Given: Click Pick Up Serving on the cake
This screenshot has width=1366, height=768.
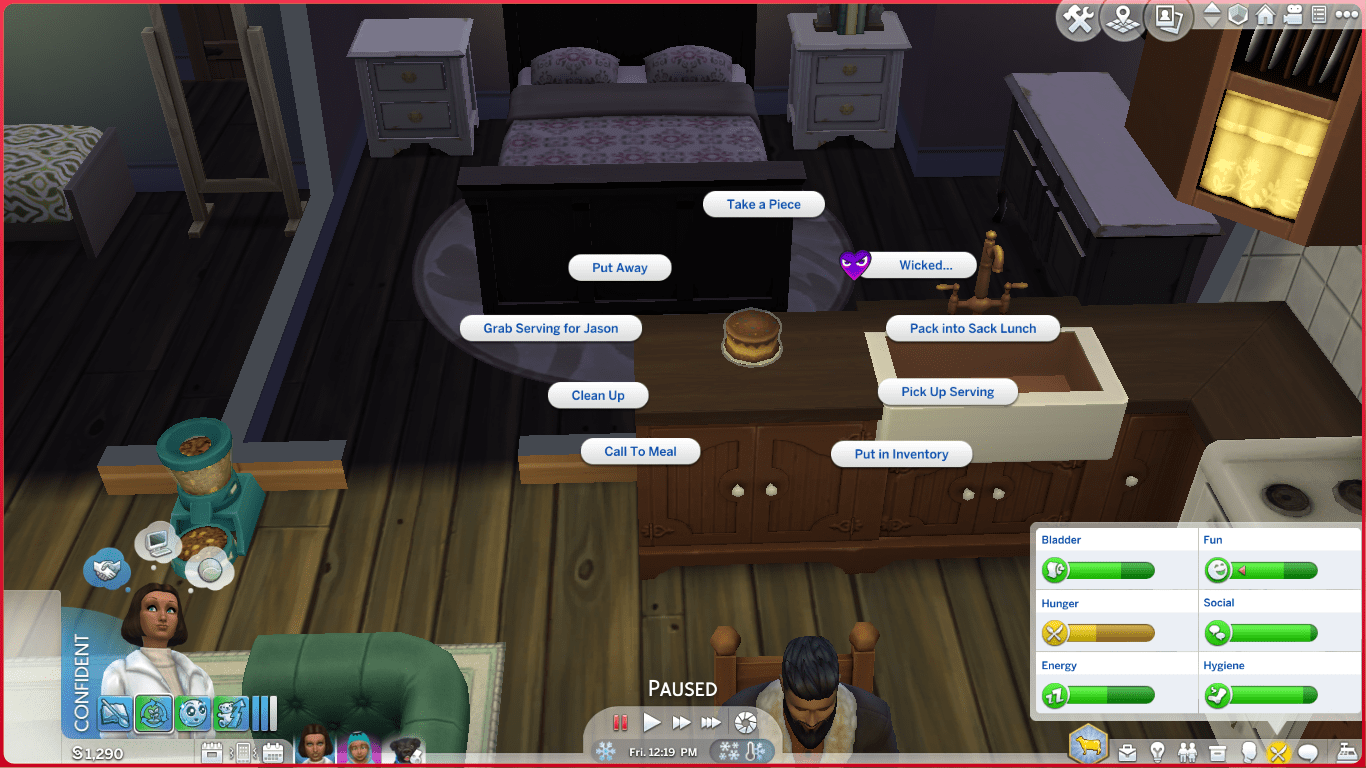Looking at the screenshot, I should coord(947,391).
